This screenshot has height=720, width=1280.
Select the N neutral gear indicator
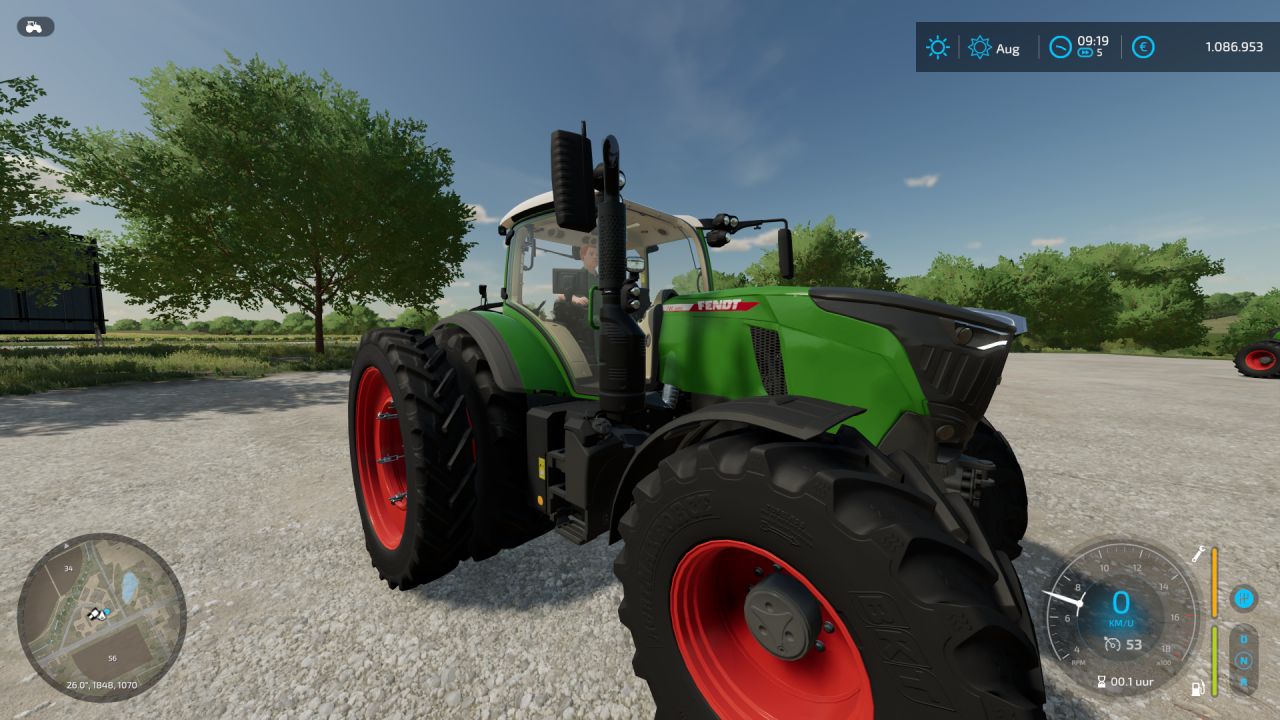(1244, 659)
